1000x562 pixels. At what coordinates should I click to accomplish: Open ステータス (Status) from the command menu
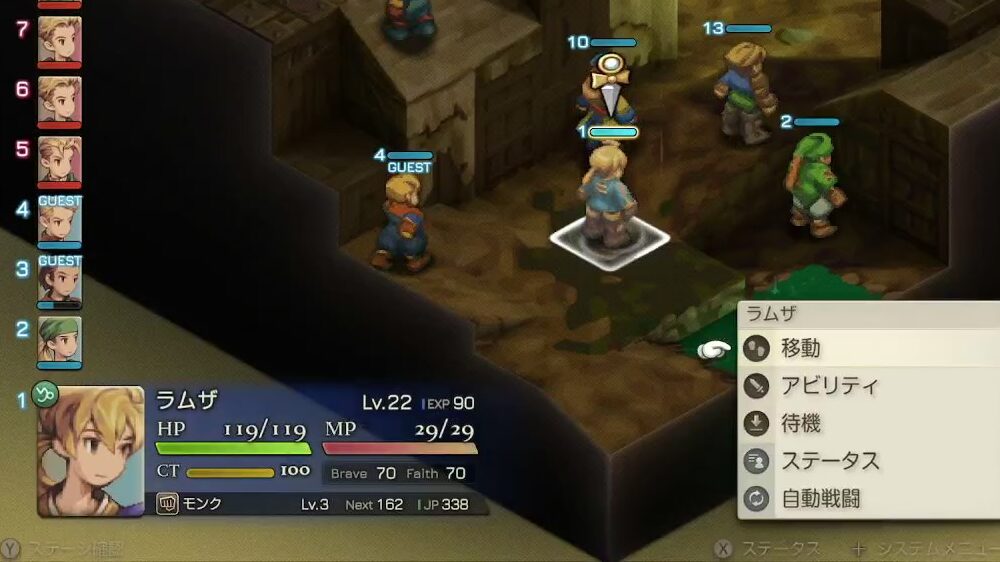[829, 461]
